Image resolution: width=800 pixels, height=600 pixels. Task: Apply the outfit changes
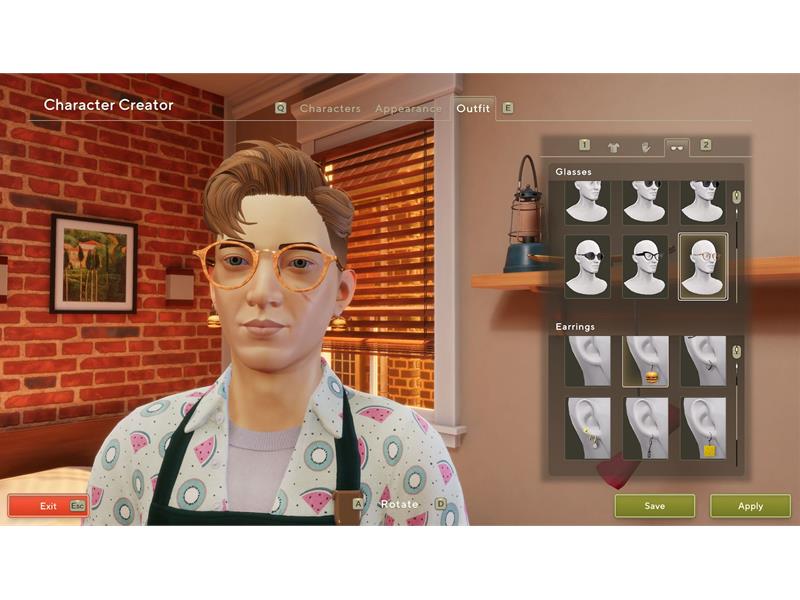(x=750, y=506)
